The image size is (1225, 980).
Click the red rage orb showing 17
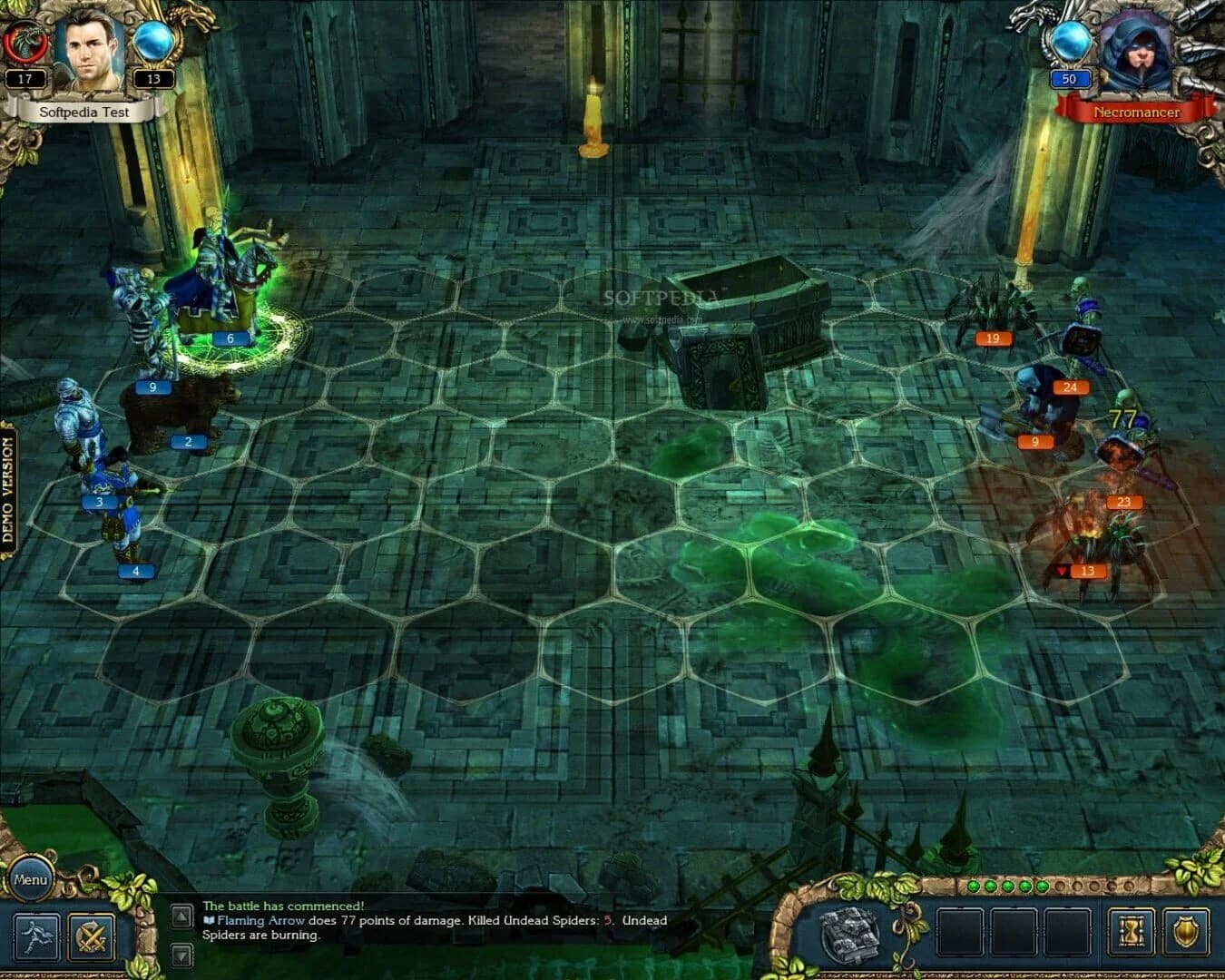[25, 45]
